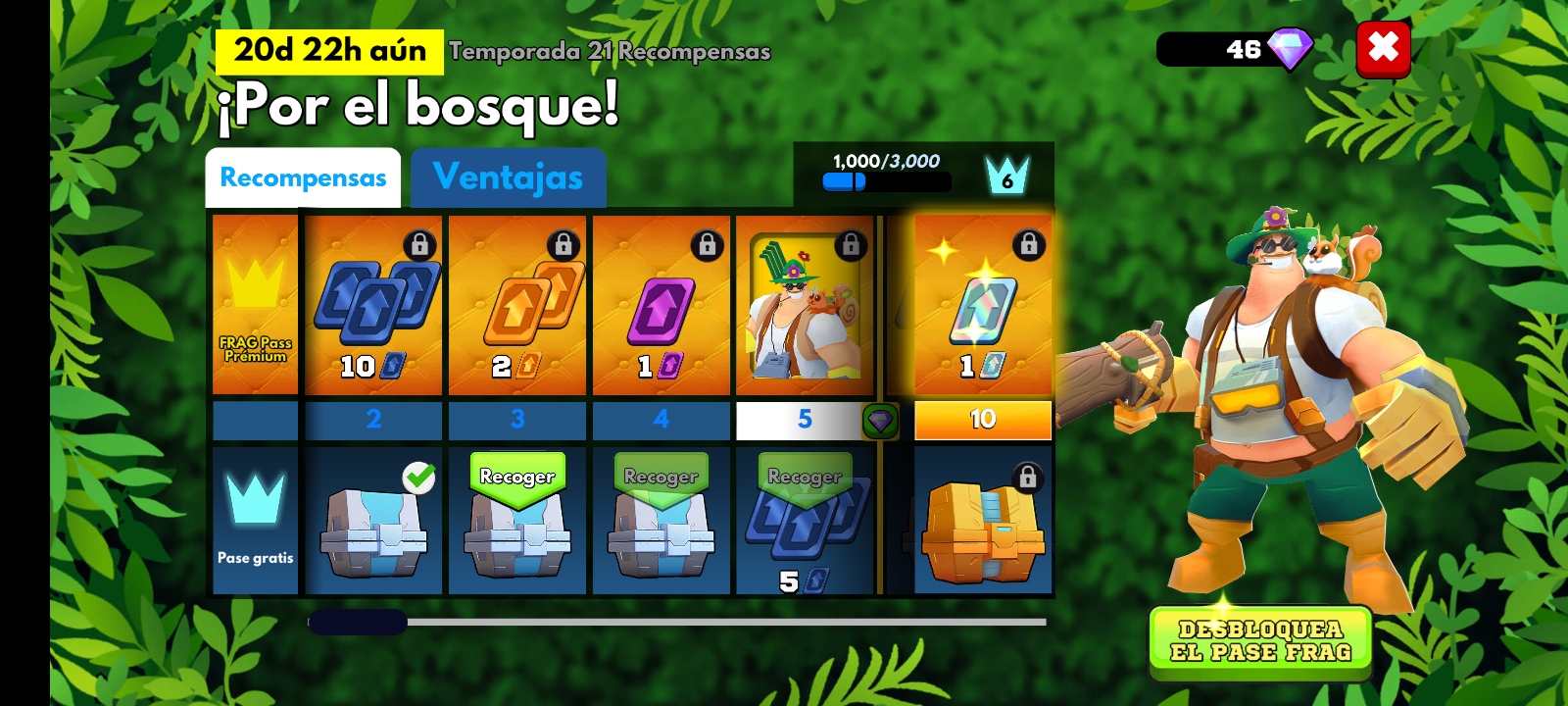The height and width of the screenshot is (706, 1568).
Task: View the locked forest character skin reward
Action: (805, 305)
